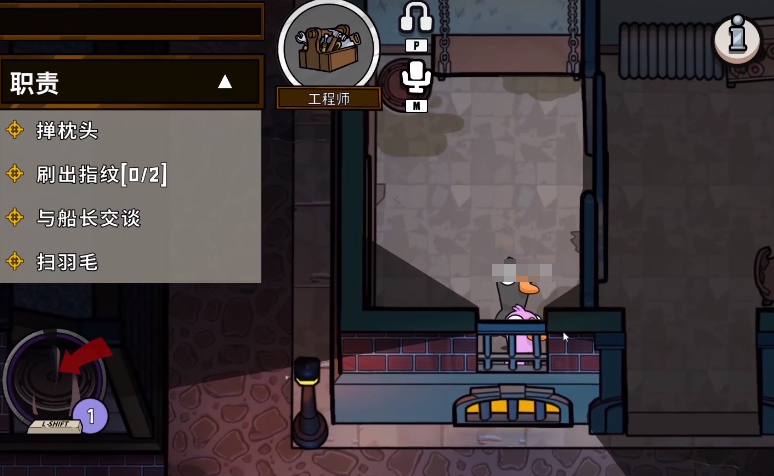Image resolution: width=774 pixels, height=476 pixels.
Task: Select the 掸枕头 task entry
Action: click(67, 130)
